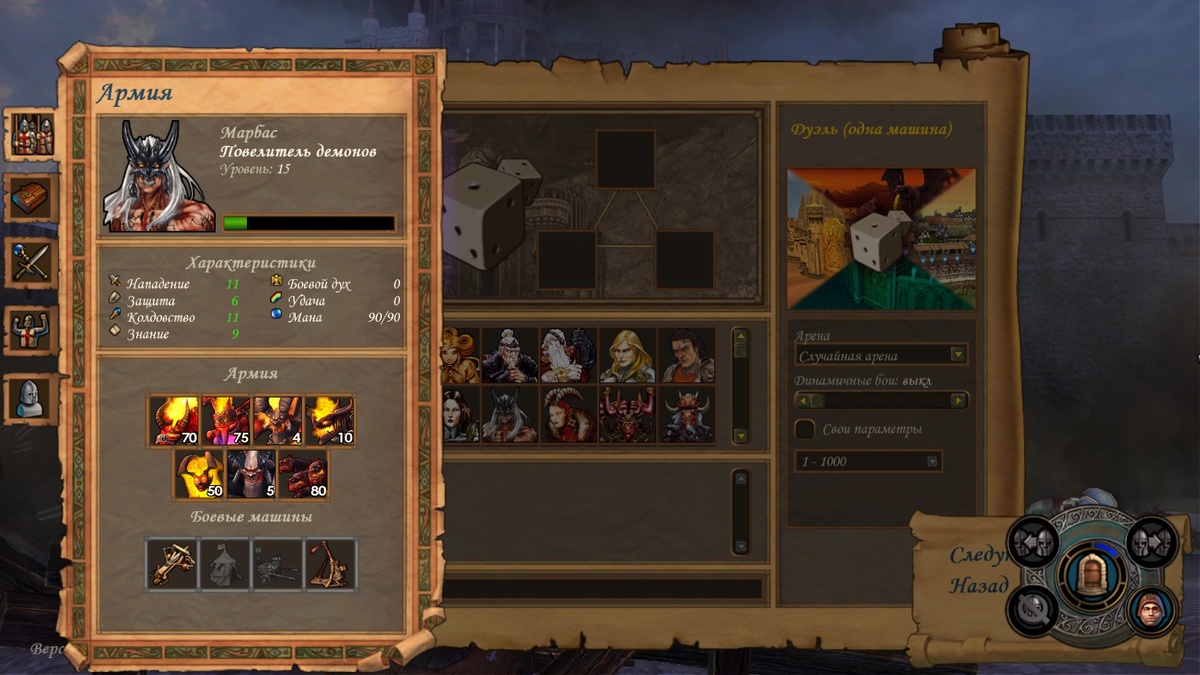
Task: Choose the creature stack numbering 5
Action: pyautogui.click(x=251, y=474)
